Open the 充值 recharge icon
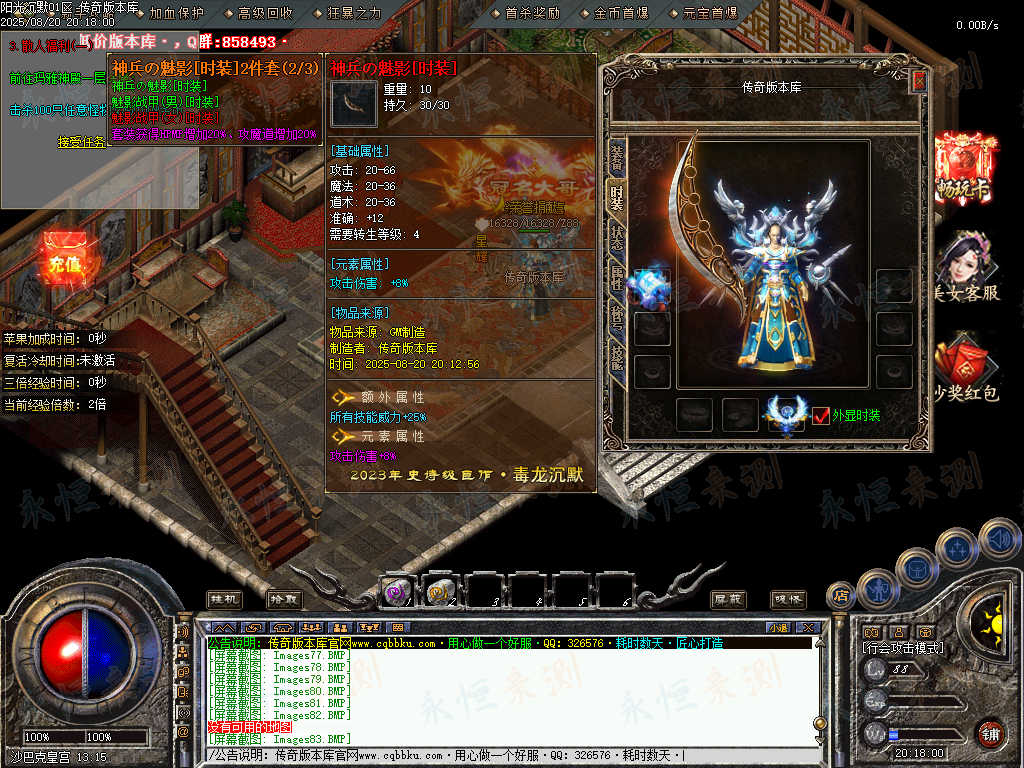Viewport: 1024px width, 768px height. click(x=64, y=258)
